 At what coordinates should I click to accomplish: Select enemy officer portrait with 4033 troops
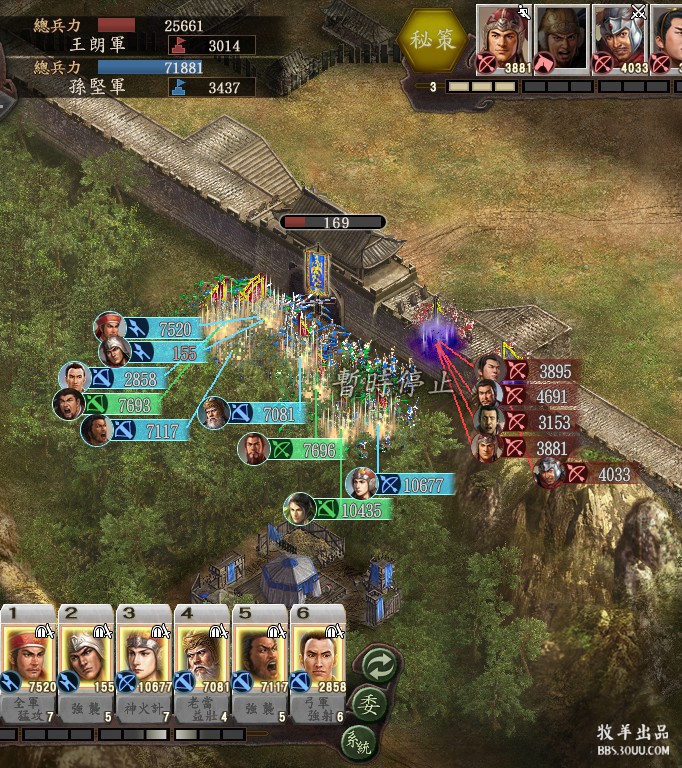coord(619,37)
